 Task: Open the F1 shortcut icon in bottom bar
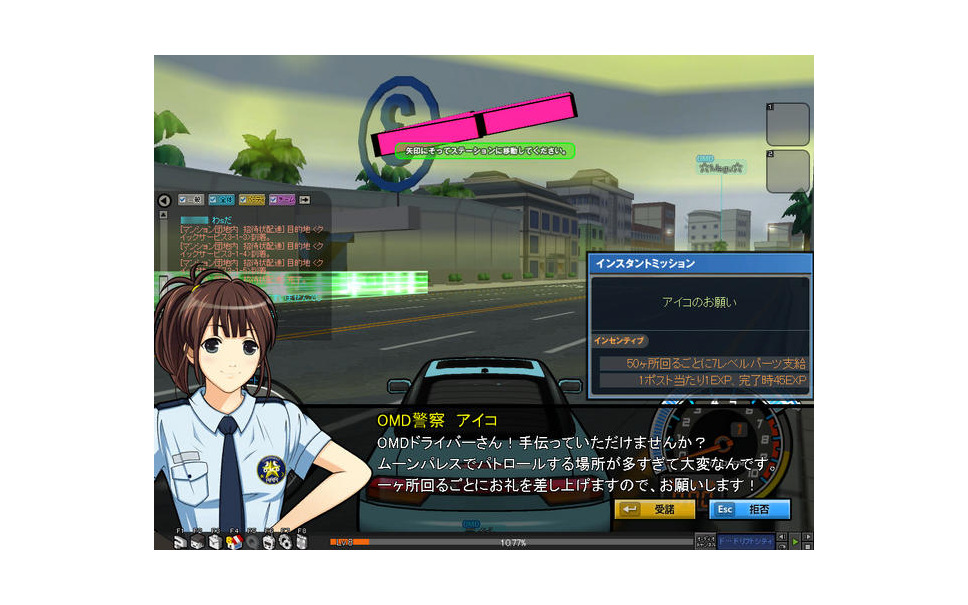180,541
